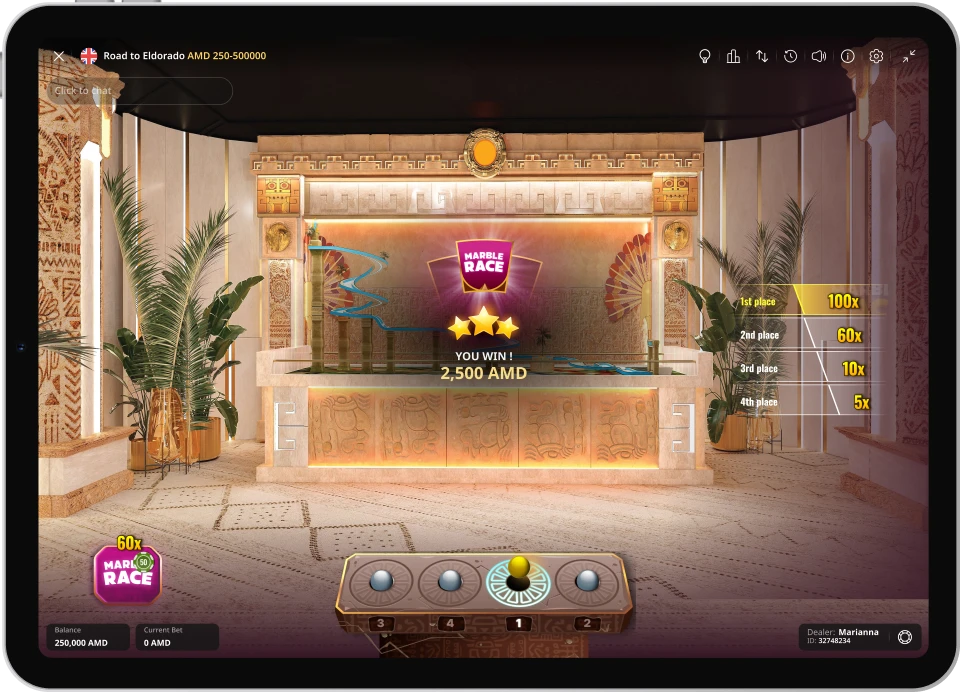Click the chip icon beside the dealer name

coord(905,637)
